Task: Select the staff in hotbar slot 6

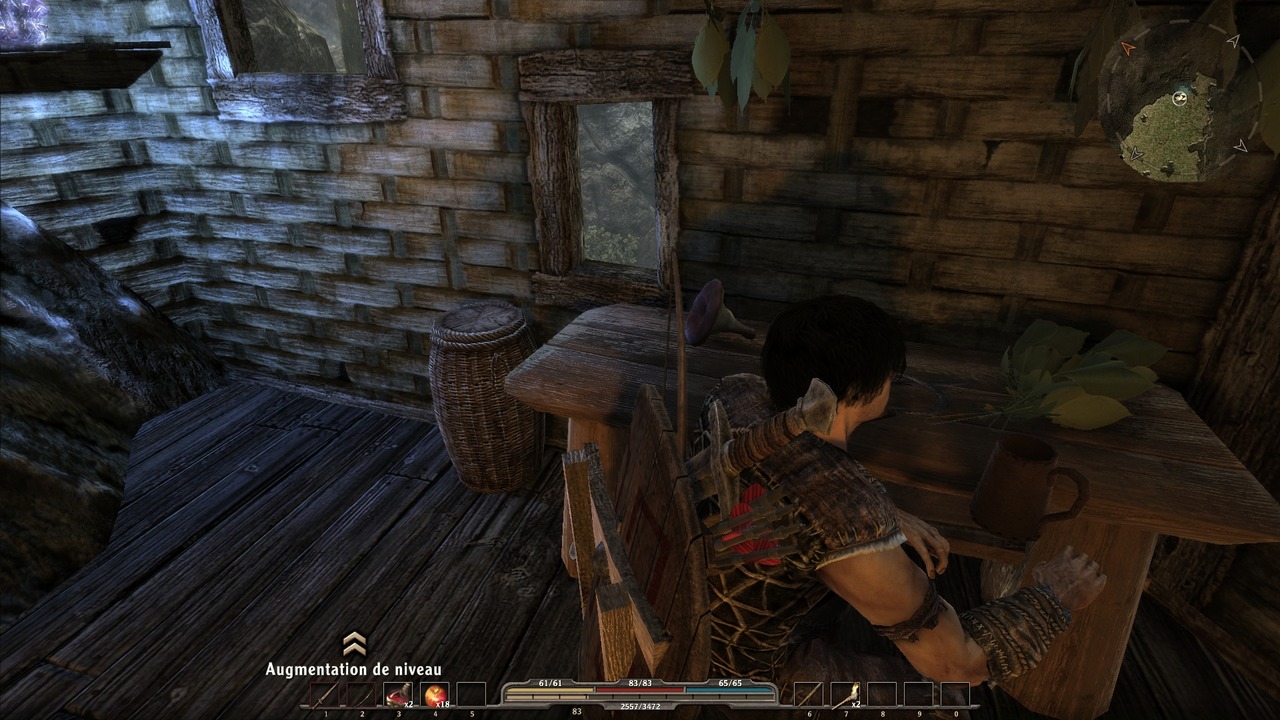Action: pos(807,695)
